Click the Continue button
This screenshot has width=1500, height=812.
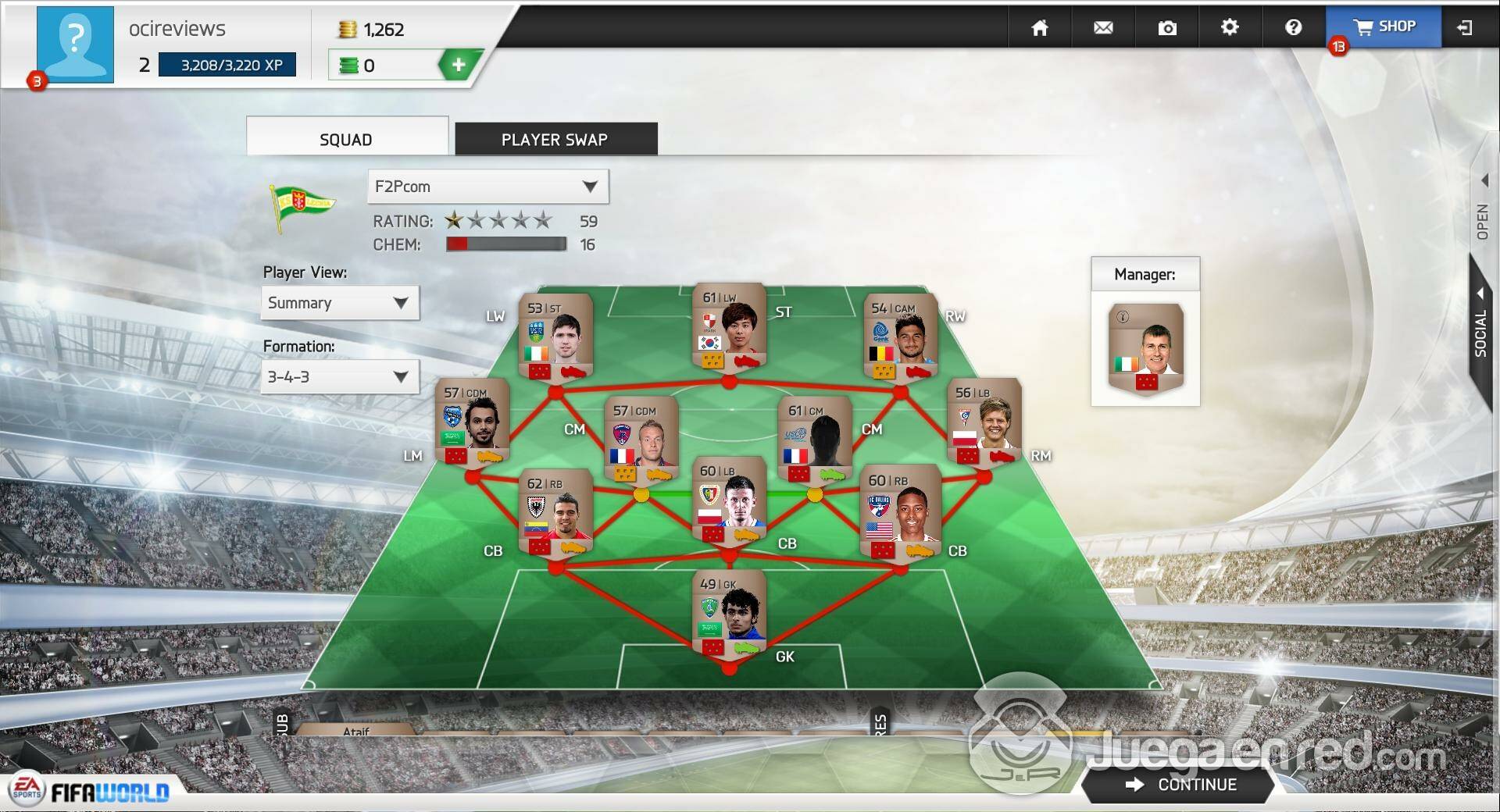pyautogui.click(x=1180, y=785)
